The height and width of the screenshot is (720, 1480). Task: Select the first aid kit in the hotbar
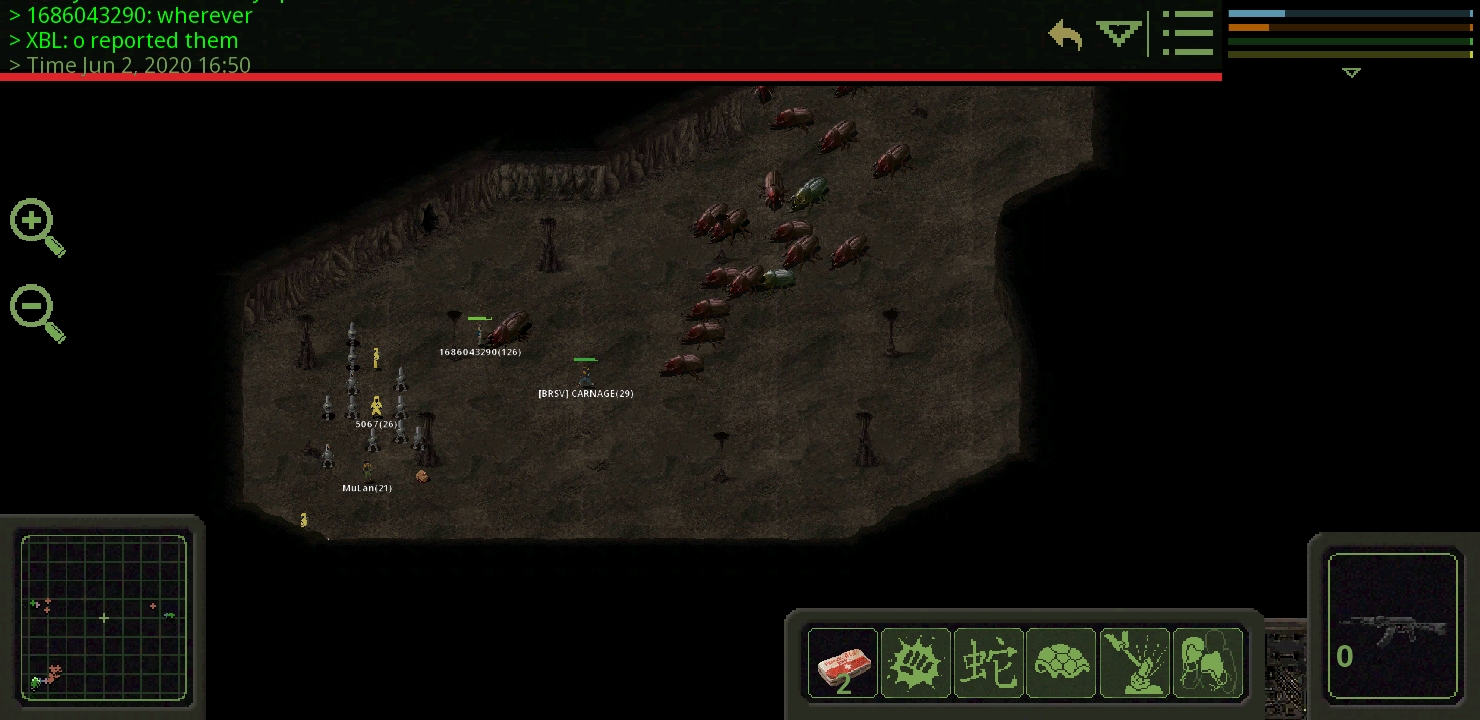pyautogui.click(x=842, y=662)
